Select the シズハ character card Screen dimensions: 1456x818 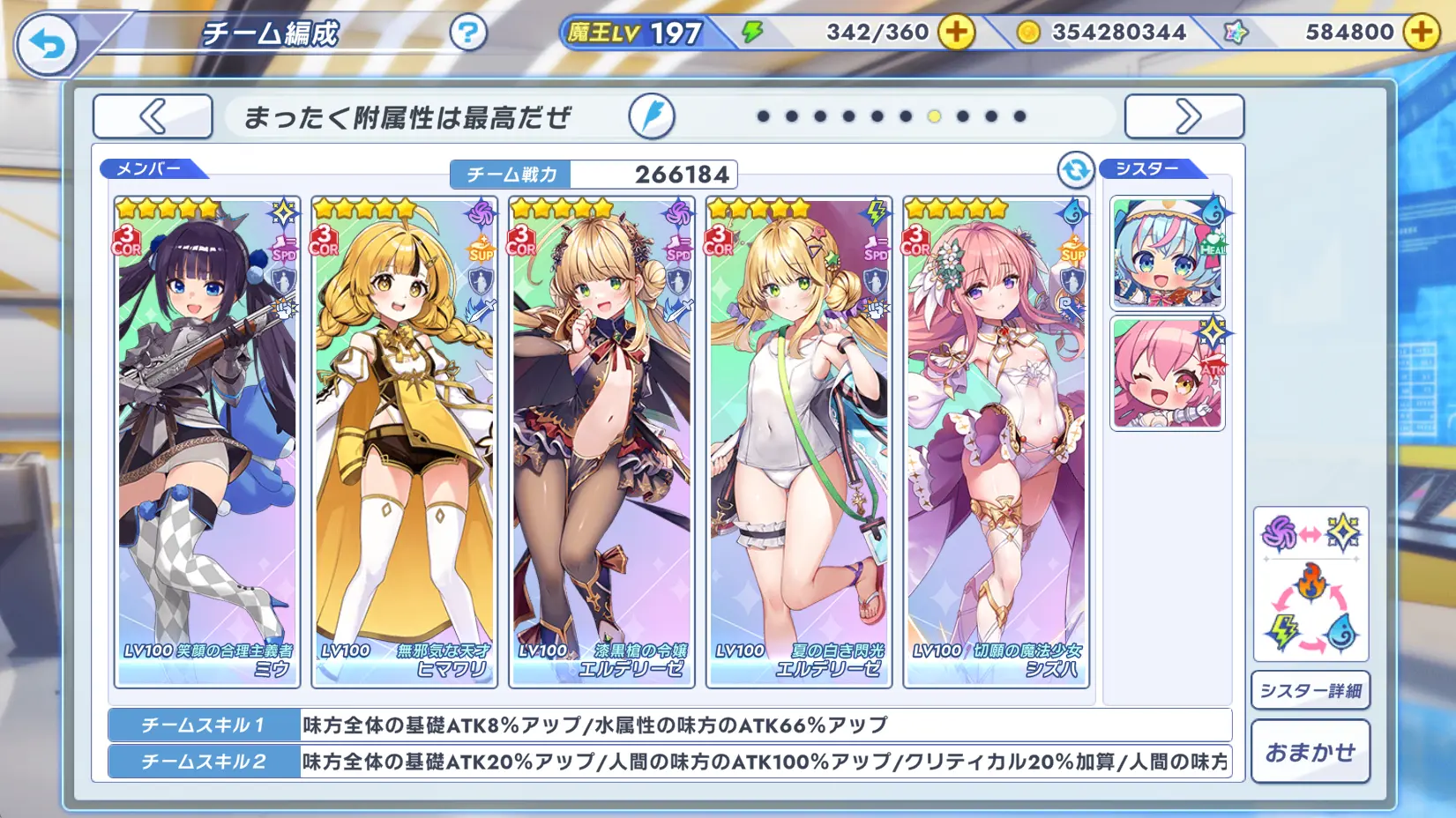(997, 441)
